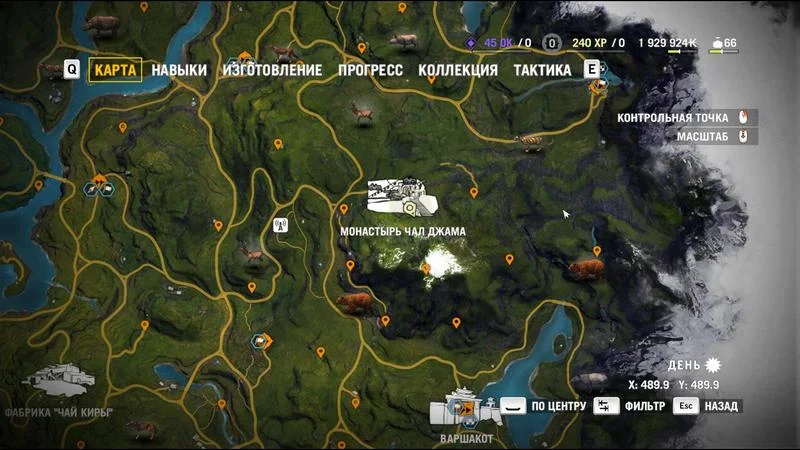Click the radio tower map icon
This screenshot has height=450, width=800.
click(x=281, y=226)
